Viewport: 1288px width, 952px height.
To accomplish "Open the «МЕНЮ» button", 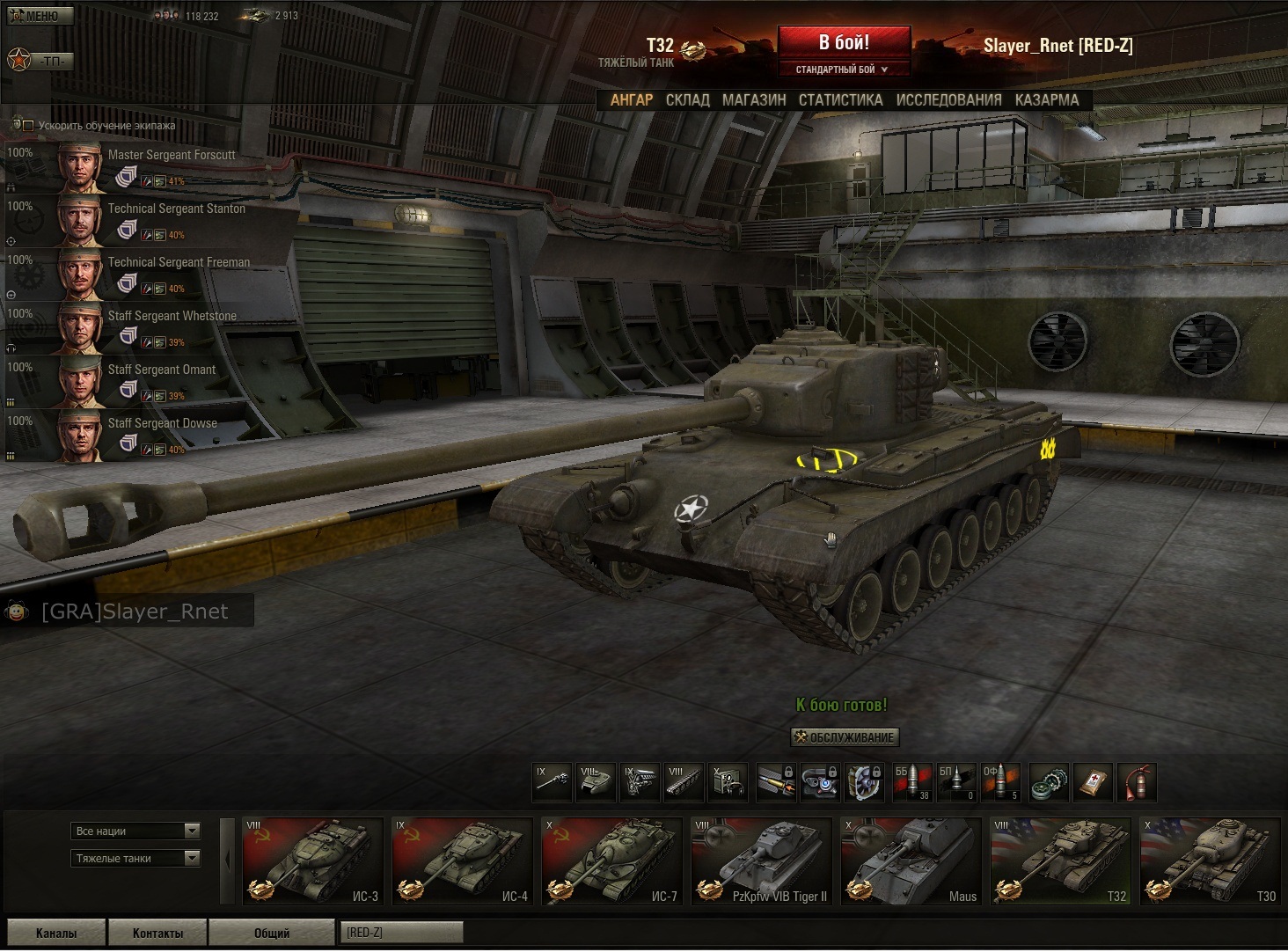I will pos(40,16).
